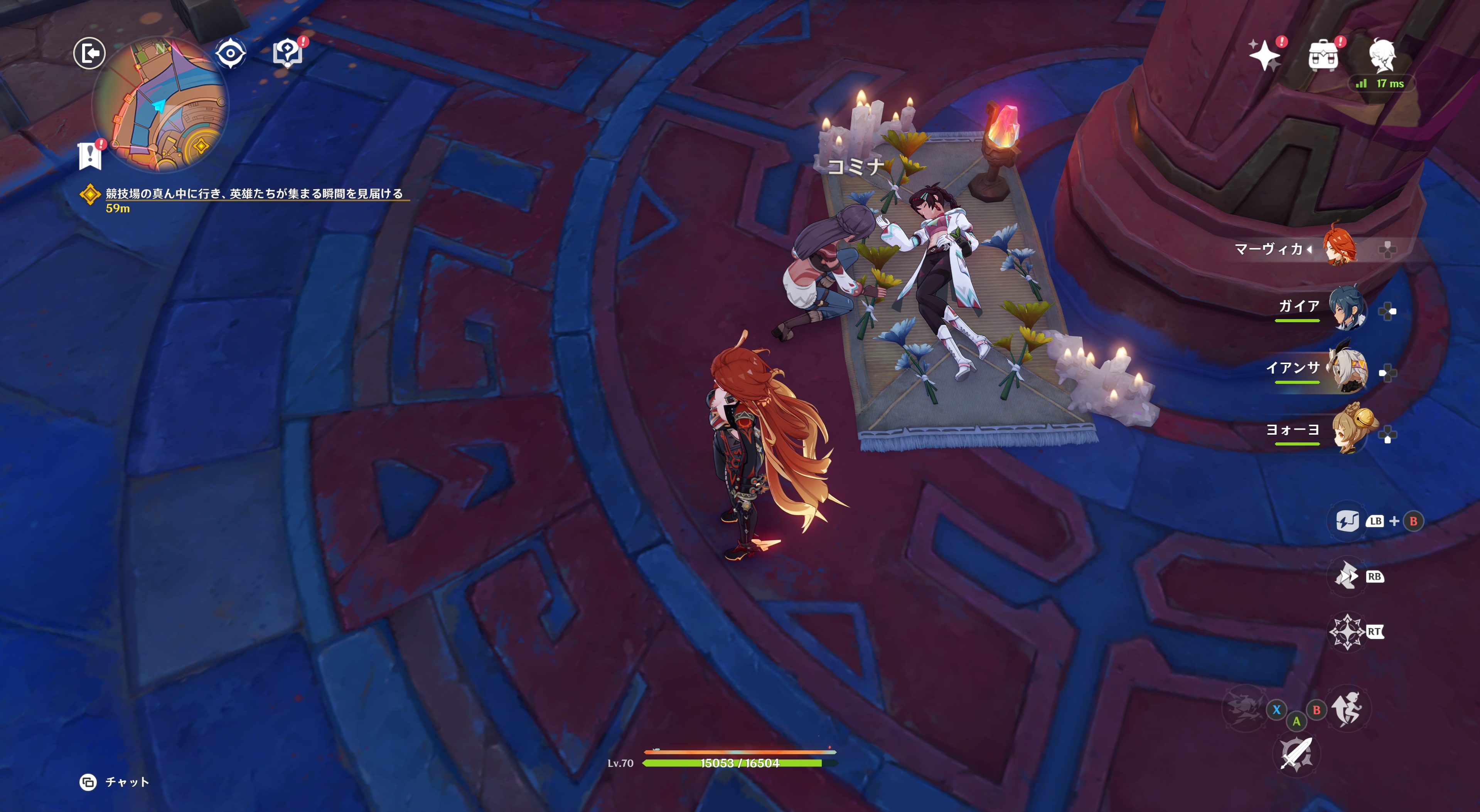Viewport: 1480px width, 812px height.
Task: Open the backpack inventory icon
Action: point(1323,56)
